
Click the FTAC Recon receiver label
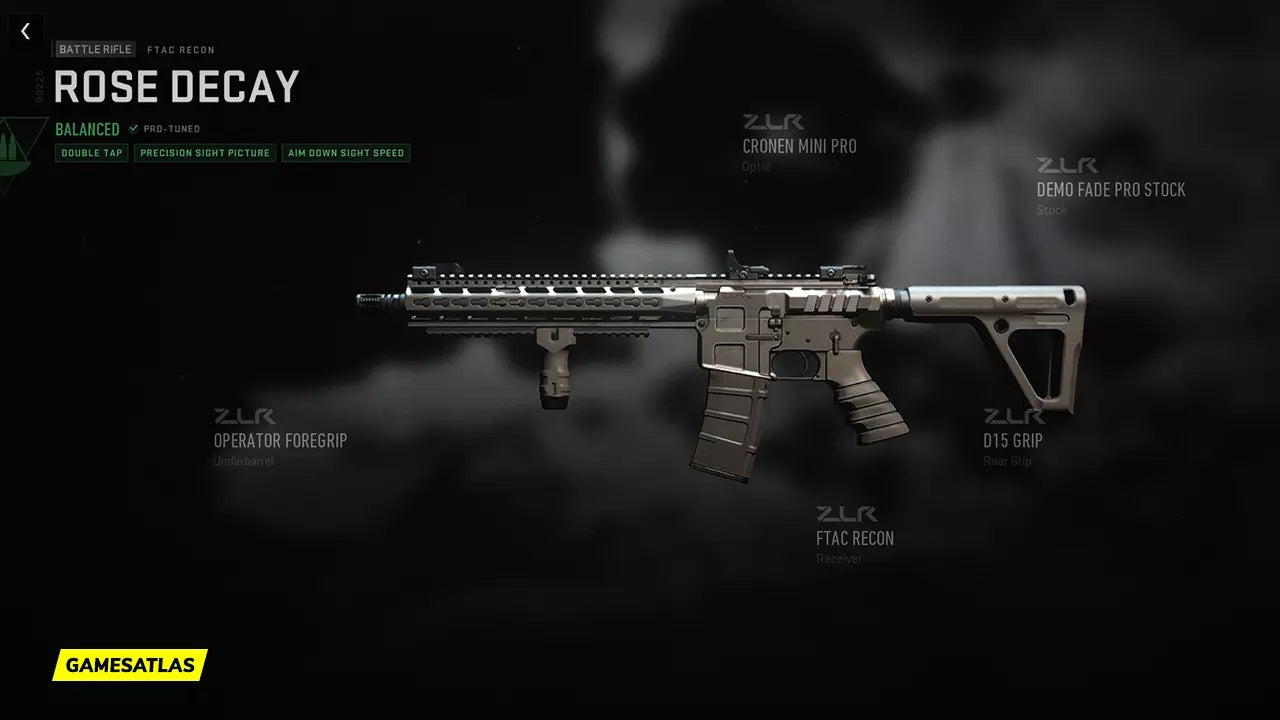pos(854,539)
